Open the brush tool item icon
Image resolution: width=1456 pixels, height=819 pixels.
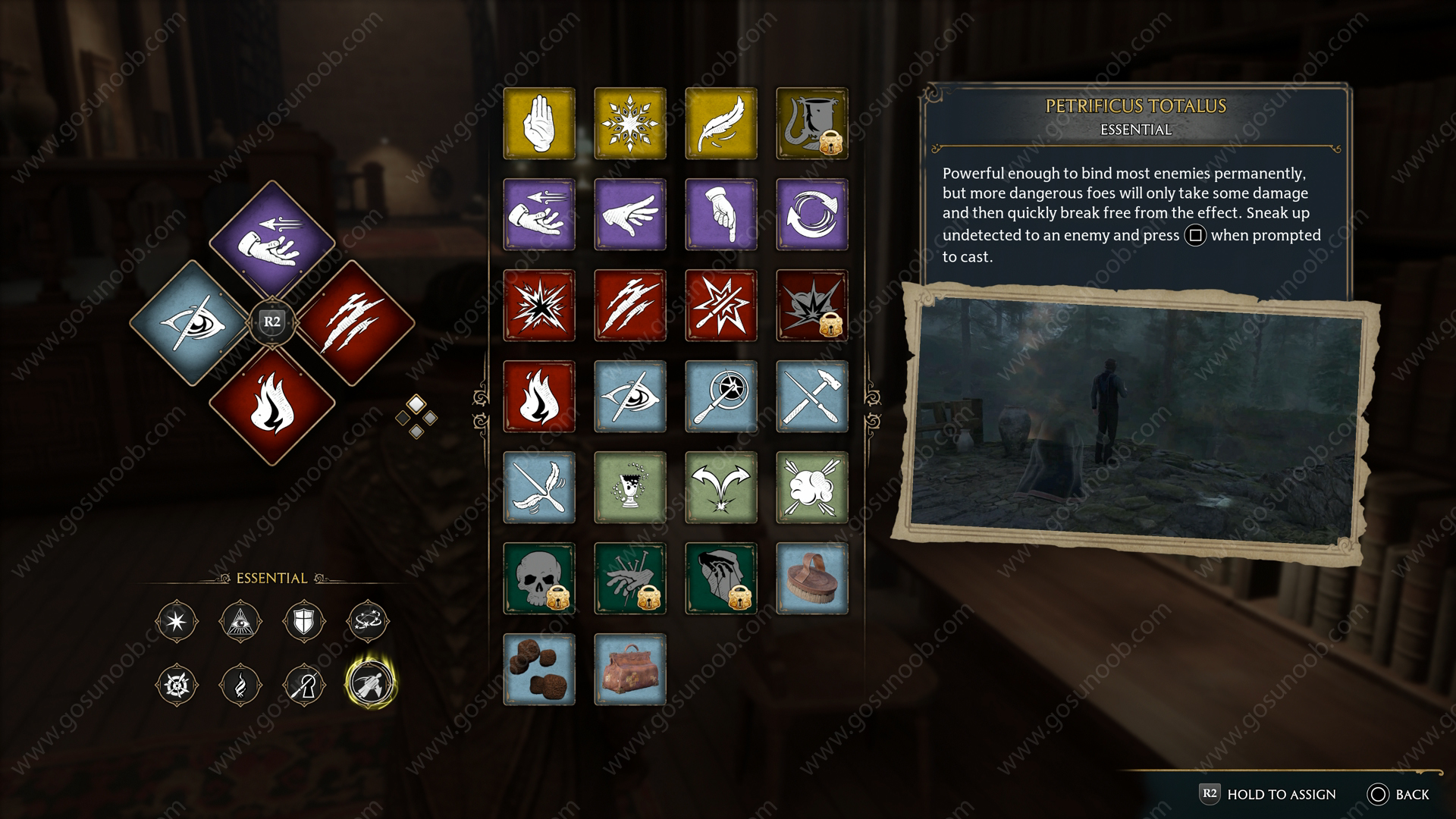[x=811, y=579]
